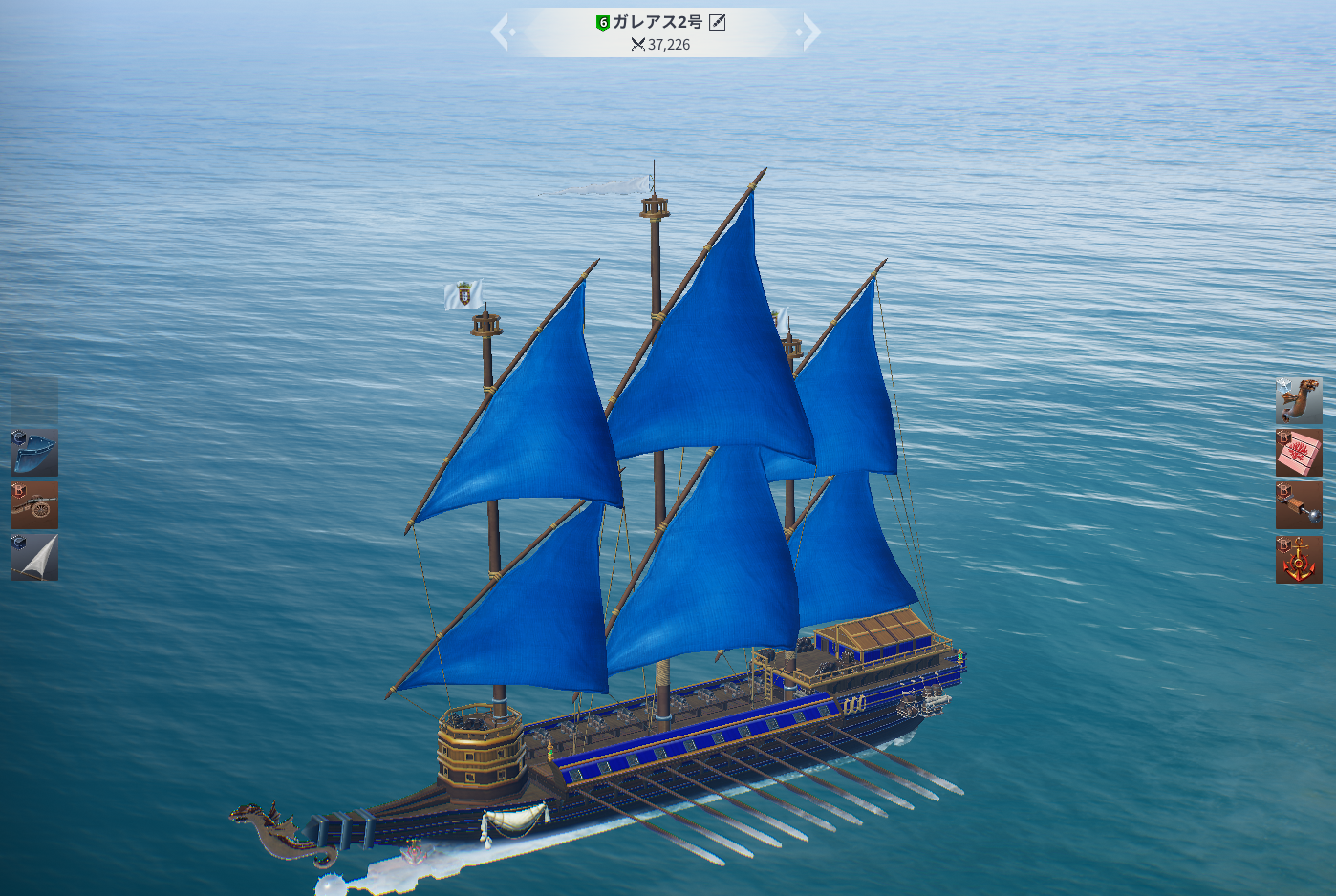Click the edit pencil beside the ship name
This screenshot has height=896, width=1336.
click(718, 22)
